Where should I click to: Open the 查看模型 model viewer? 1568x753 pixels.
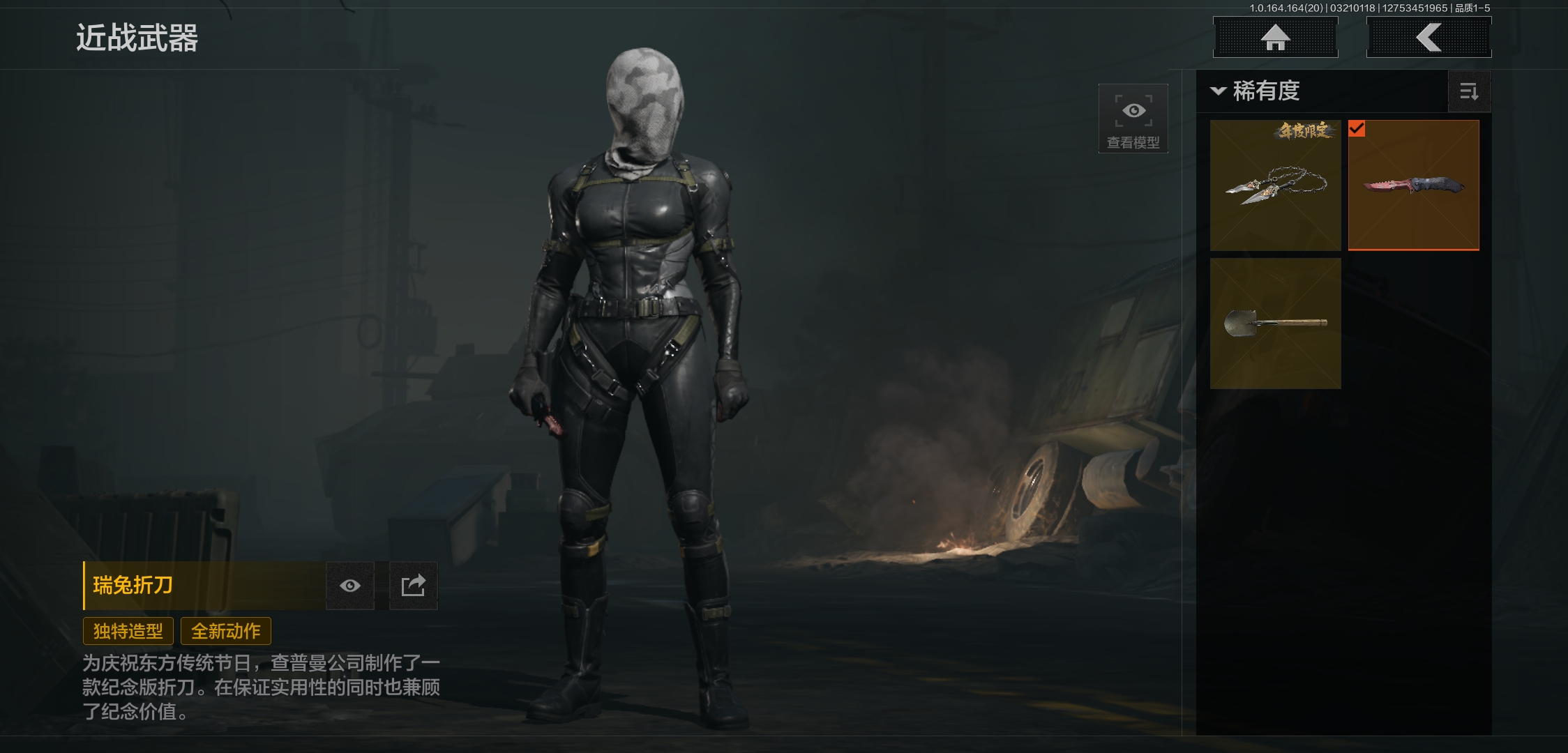coord(1133,119)
